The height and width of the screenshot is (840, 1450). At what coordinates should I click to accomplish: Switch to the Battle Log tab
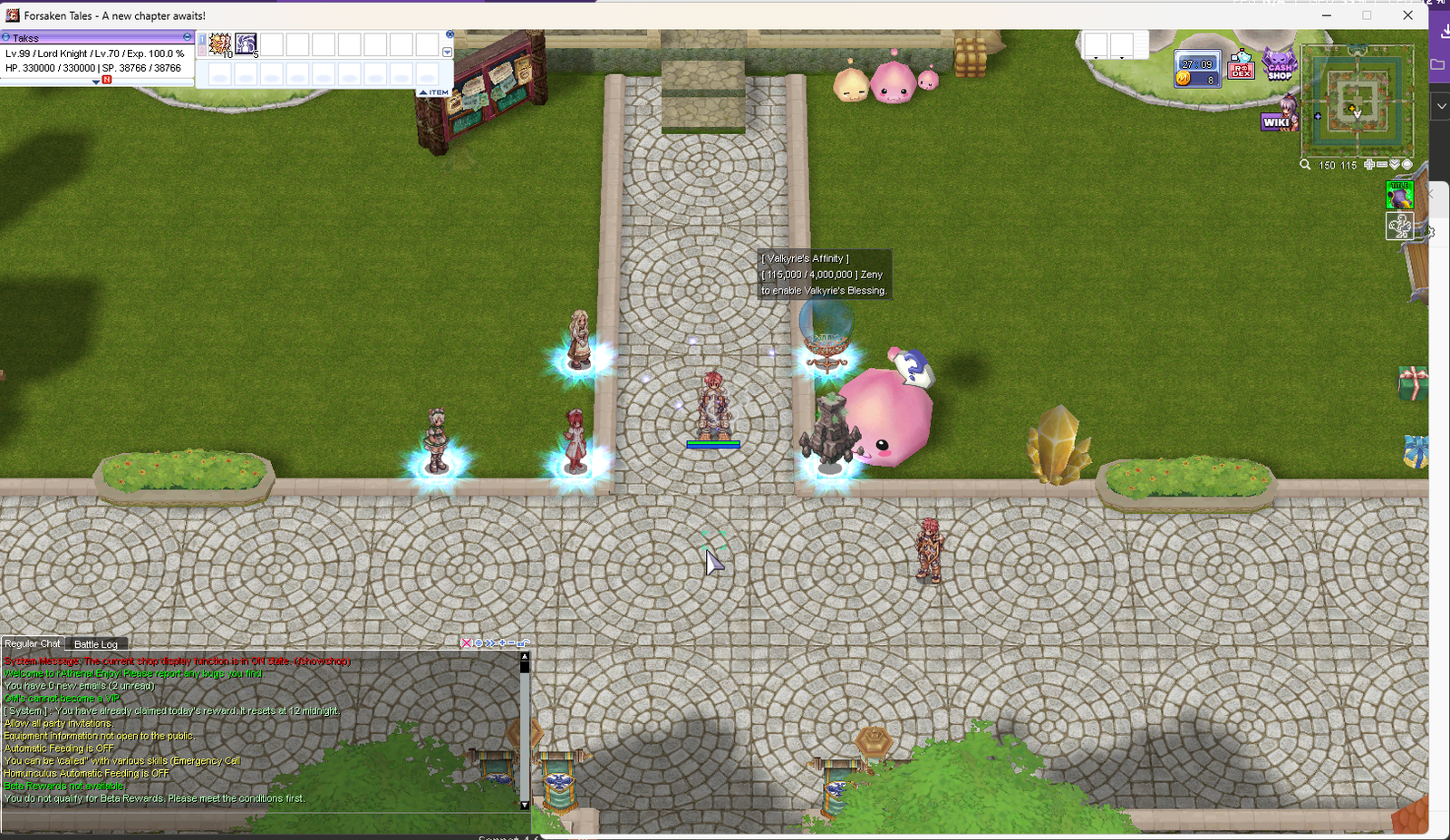(96, 643)
